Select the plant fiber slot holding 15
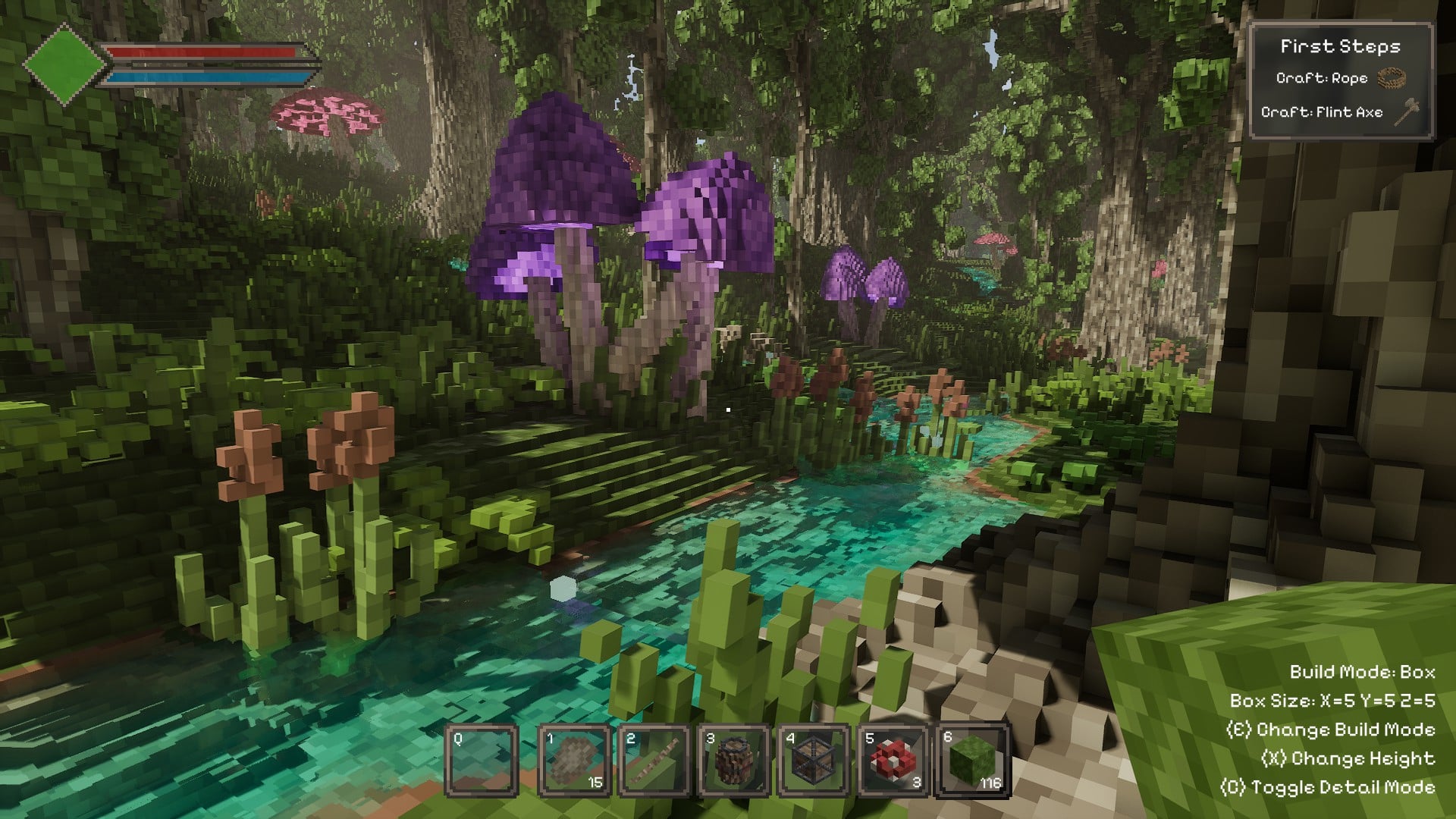This screenshot has height=819, width=1456. click(x=574, y=761)
